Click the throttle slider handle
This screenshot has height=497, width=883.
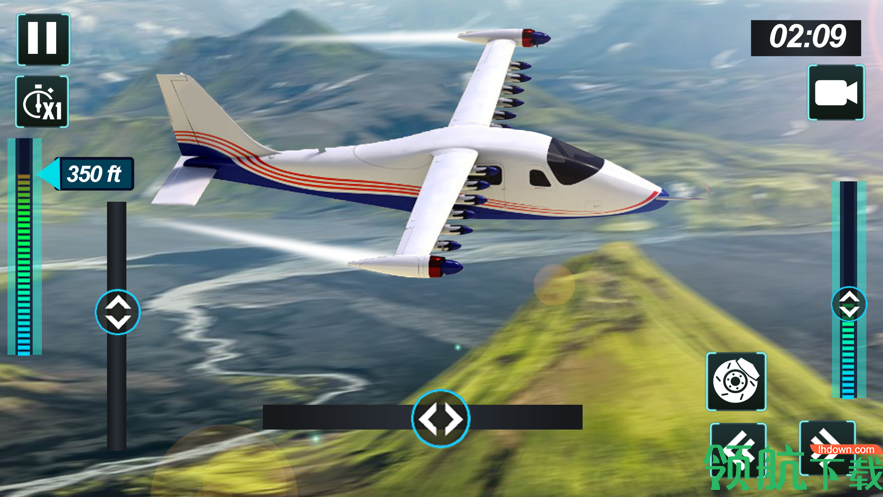click(849, 304)
